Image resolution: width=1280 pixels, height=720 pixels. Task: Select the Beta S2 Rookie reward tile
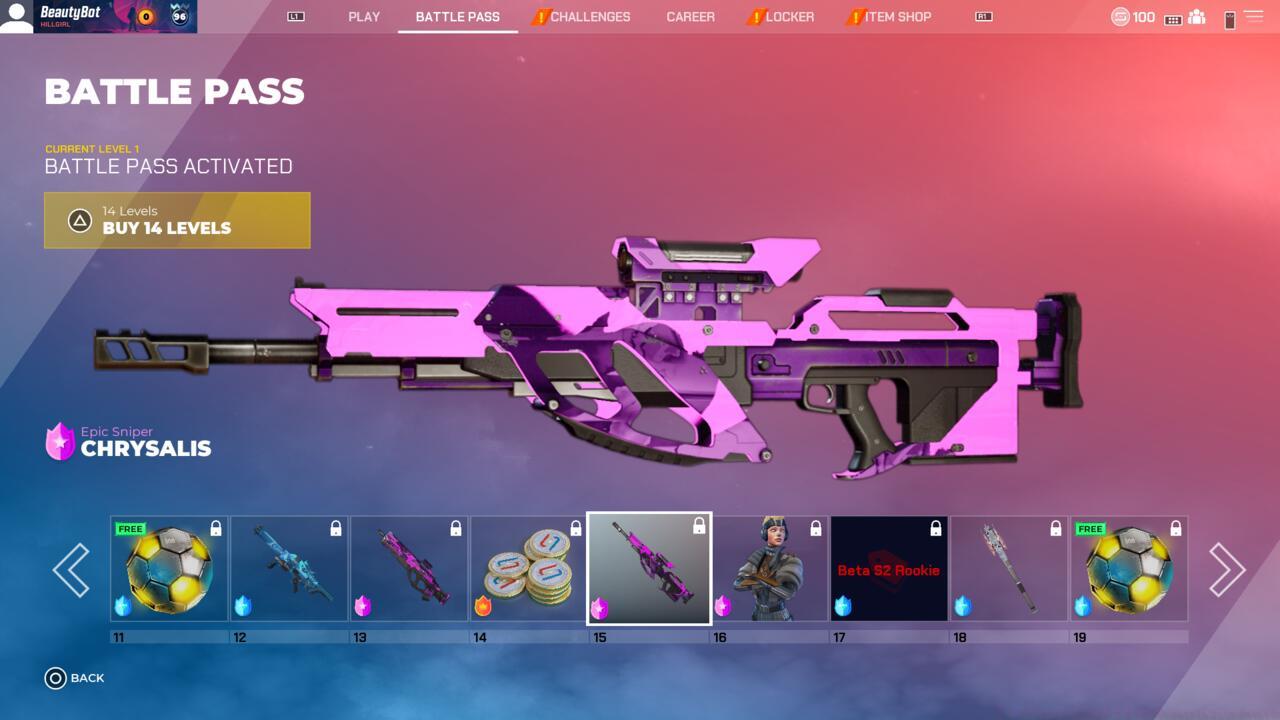point(889,569)
